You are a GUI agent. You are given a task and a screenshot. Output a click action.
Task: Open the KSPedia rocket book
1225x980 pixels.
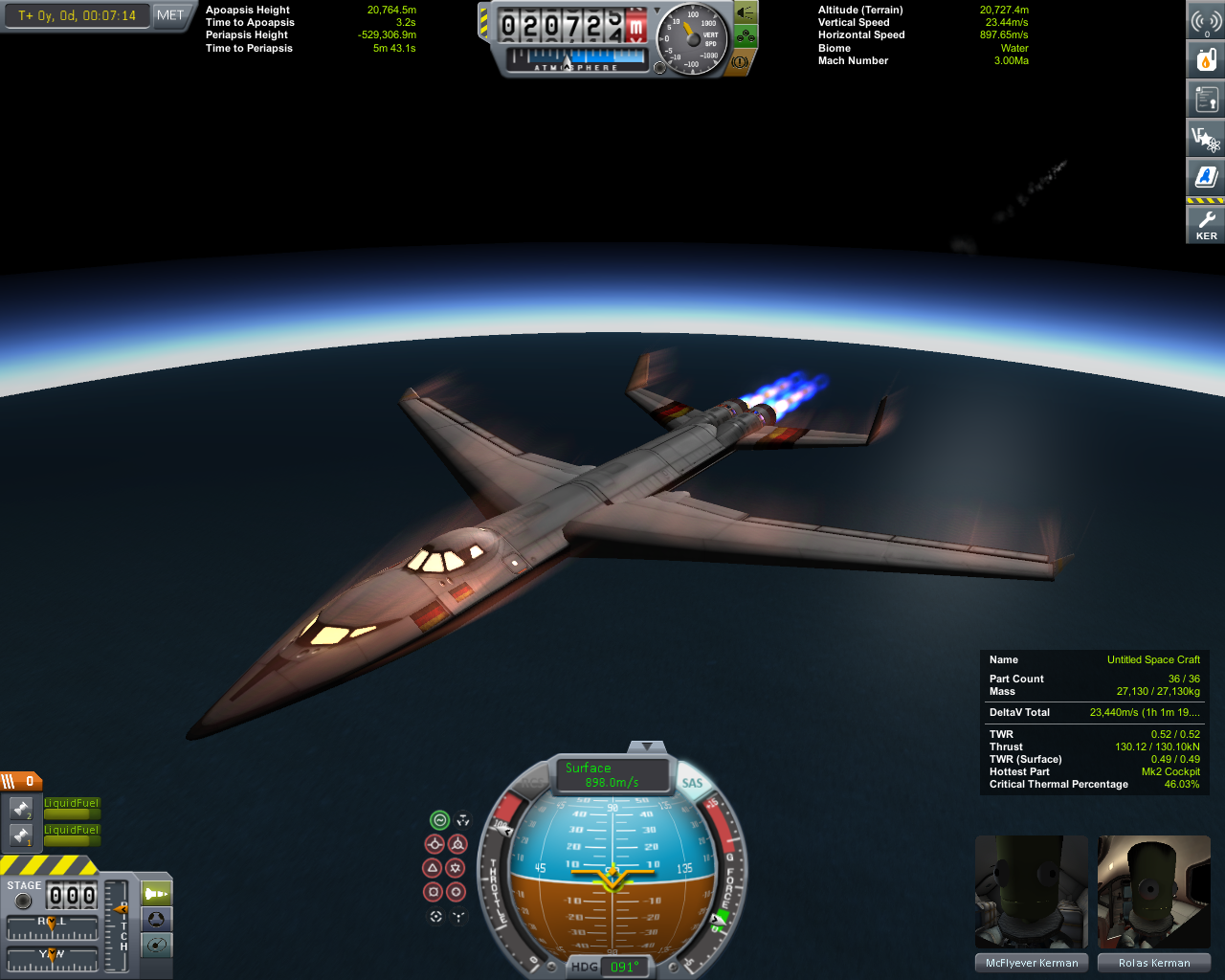pyautogui.click(x=1206, y=177)
